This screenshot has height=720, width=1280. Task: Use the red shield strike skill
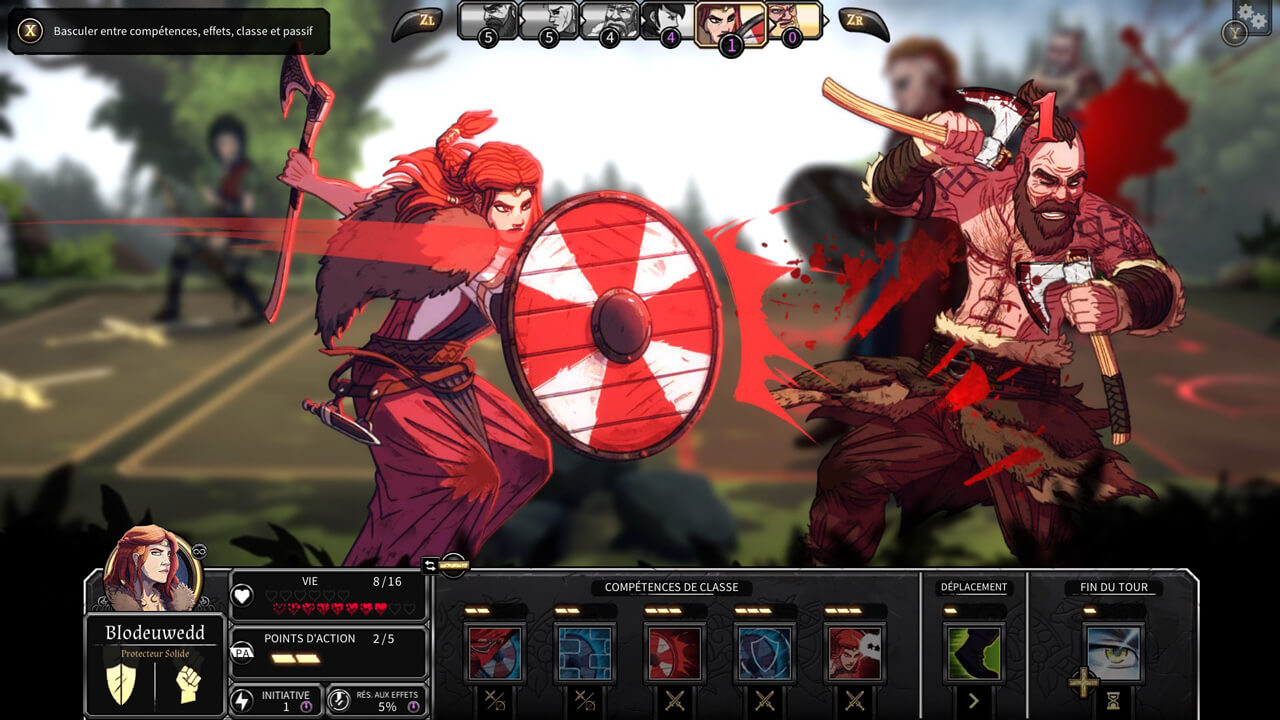(675, 653)
